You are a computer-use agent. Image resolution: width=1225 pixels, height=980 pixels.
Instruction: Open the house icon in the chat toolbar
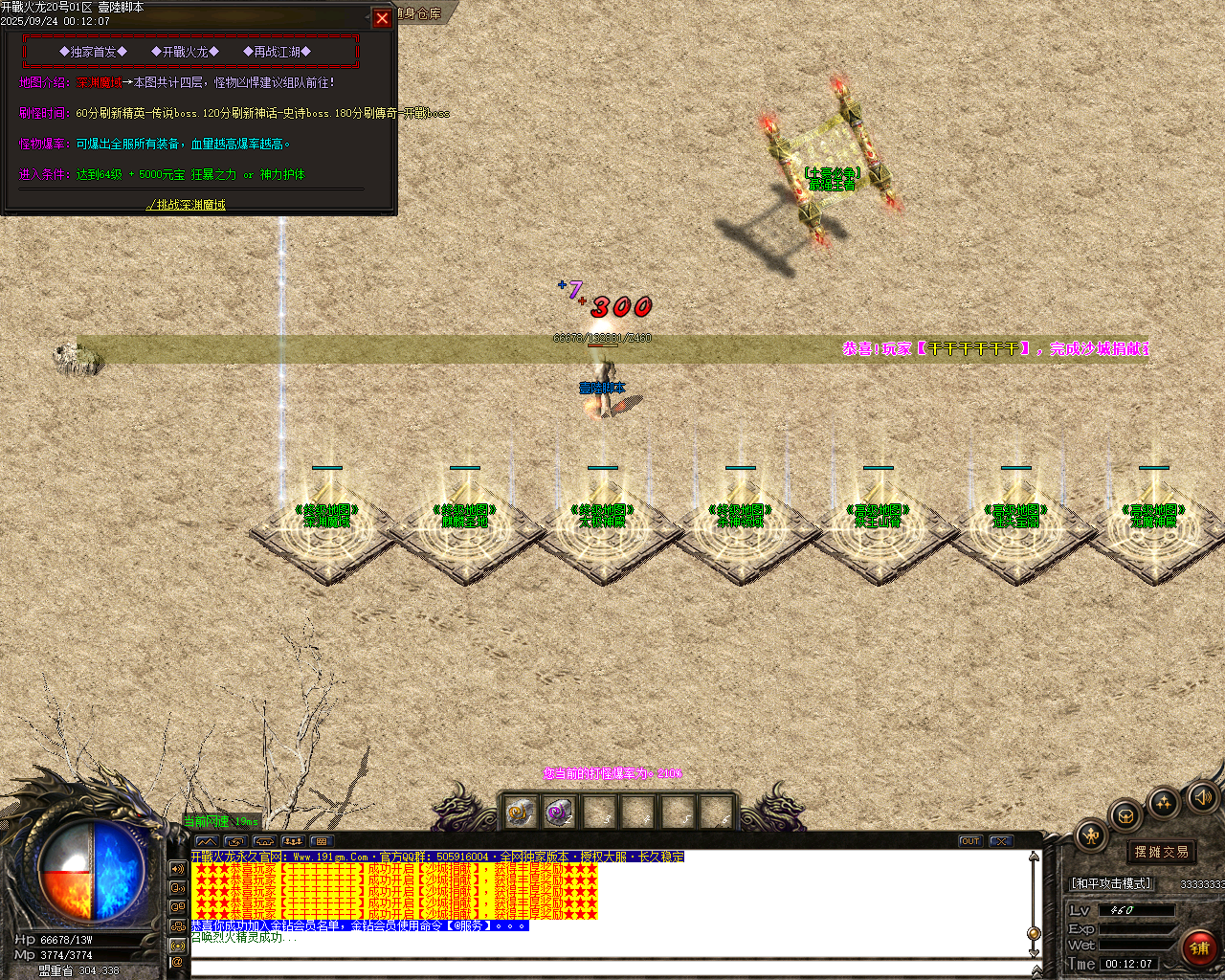coord(265,841)
